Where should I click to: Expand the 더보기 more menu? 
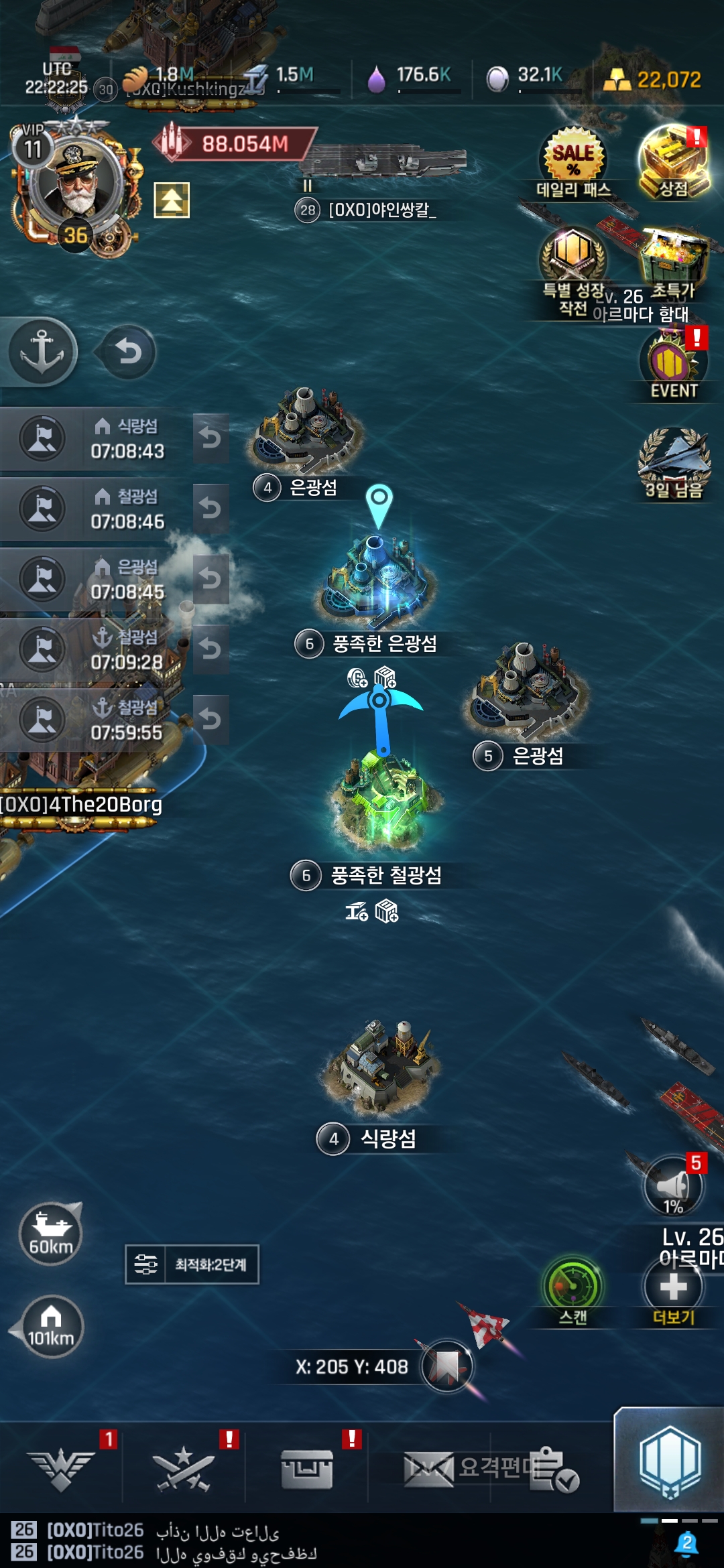point(673,1288)
